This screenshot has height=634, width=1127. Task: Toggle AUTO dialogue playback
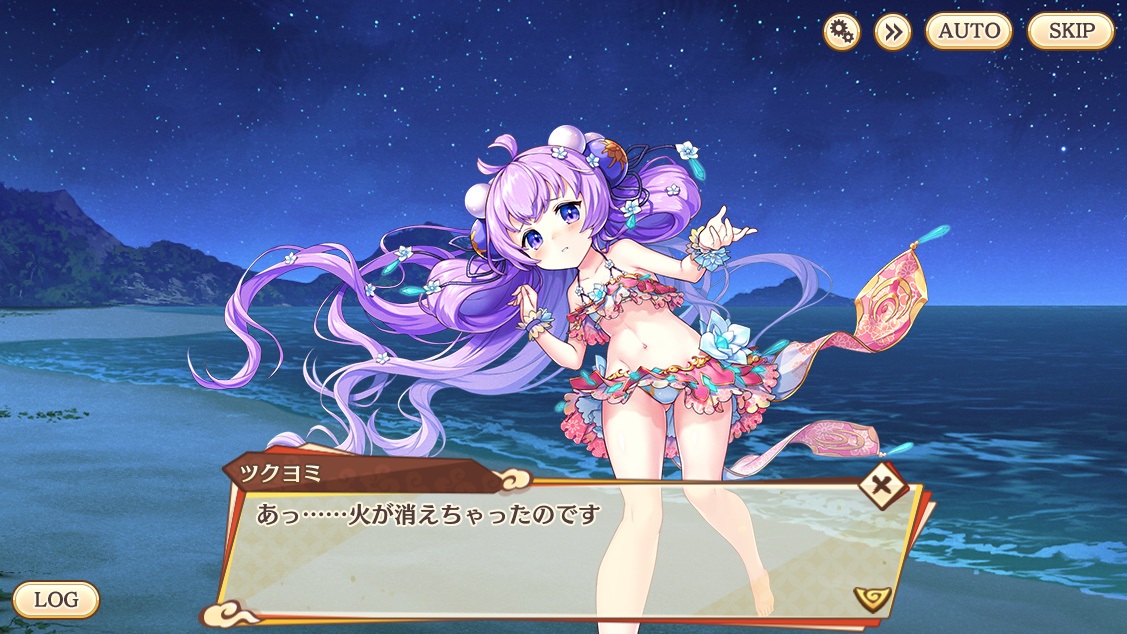pos(968,31)
